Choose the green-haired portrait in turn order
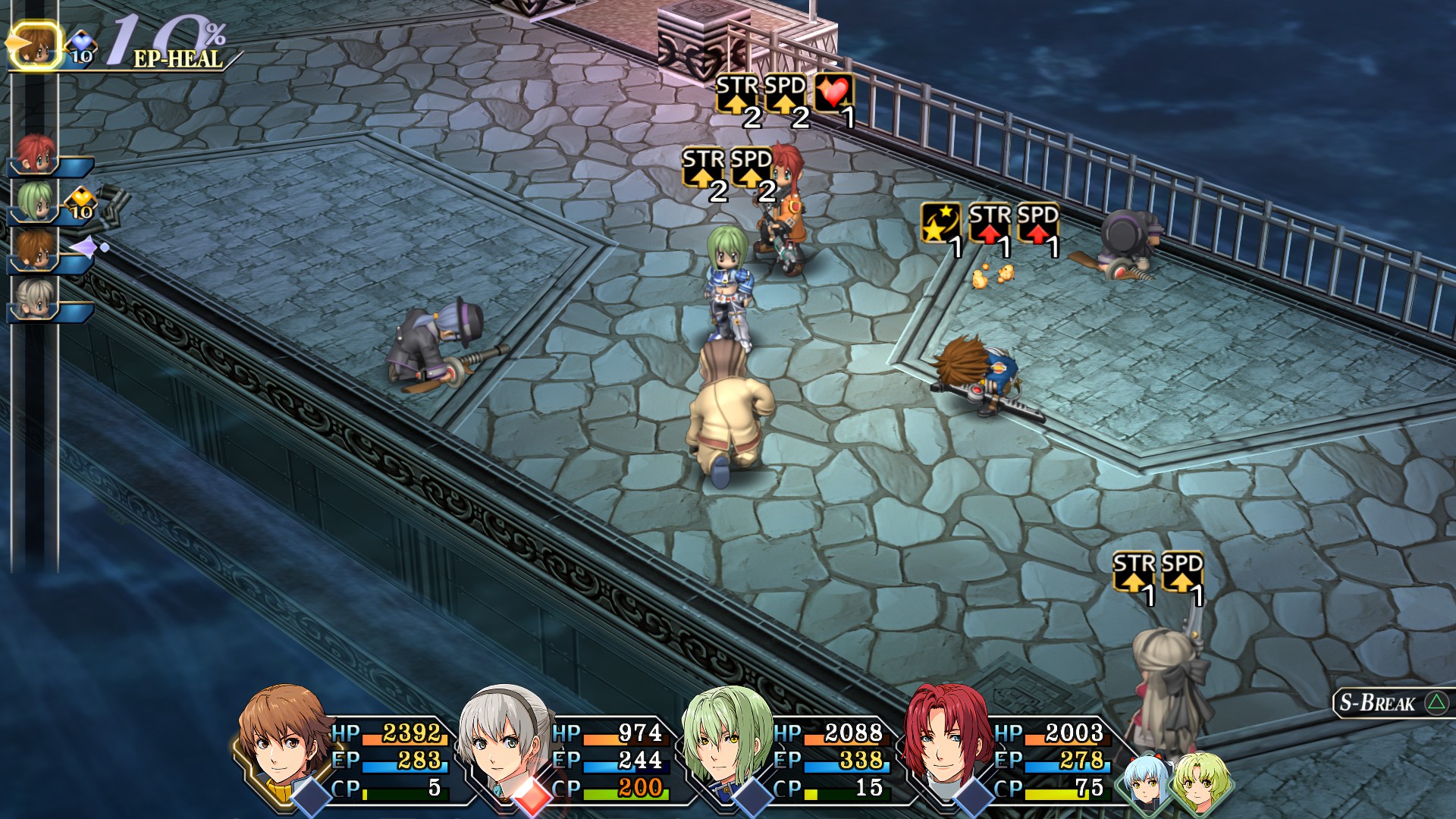 tap(35, 202)
